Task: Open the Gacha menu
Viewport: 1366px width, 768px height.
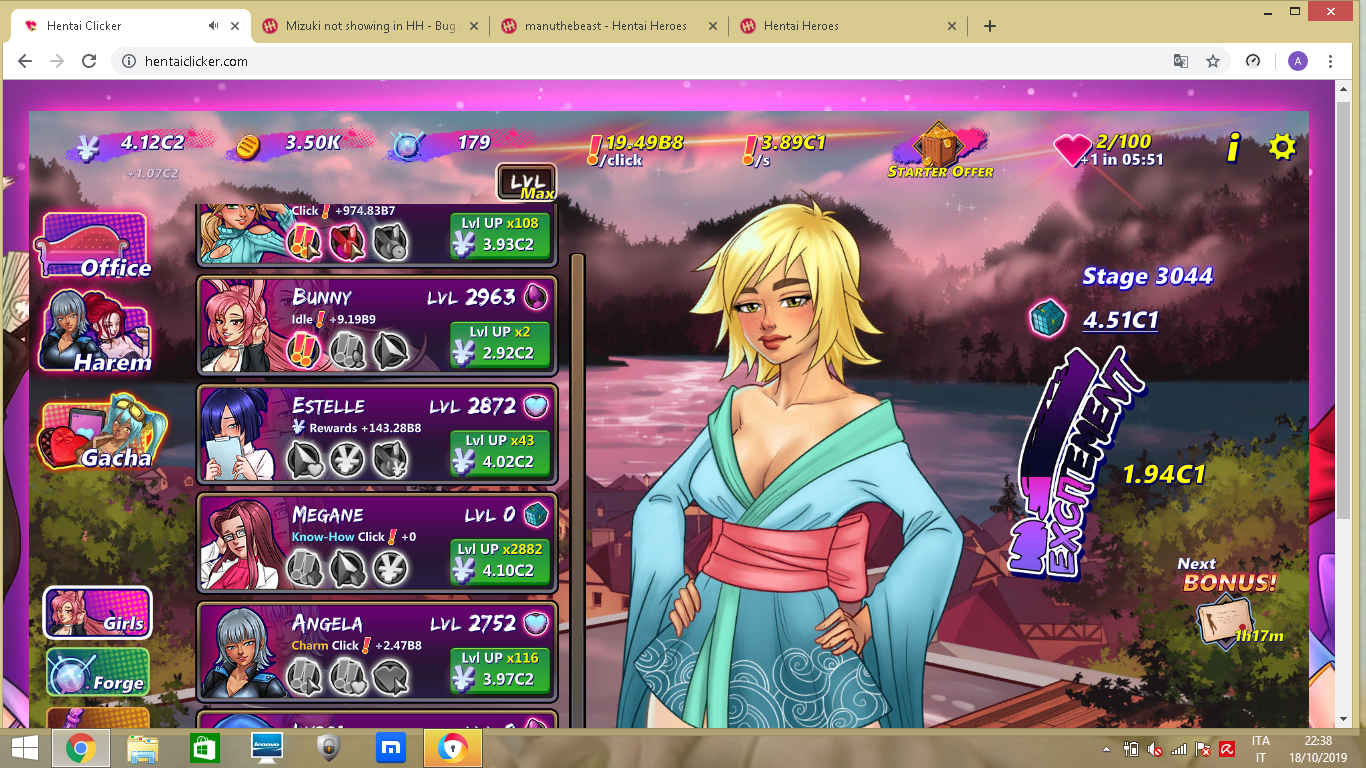Action: 95,436
